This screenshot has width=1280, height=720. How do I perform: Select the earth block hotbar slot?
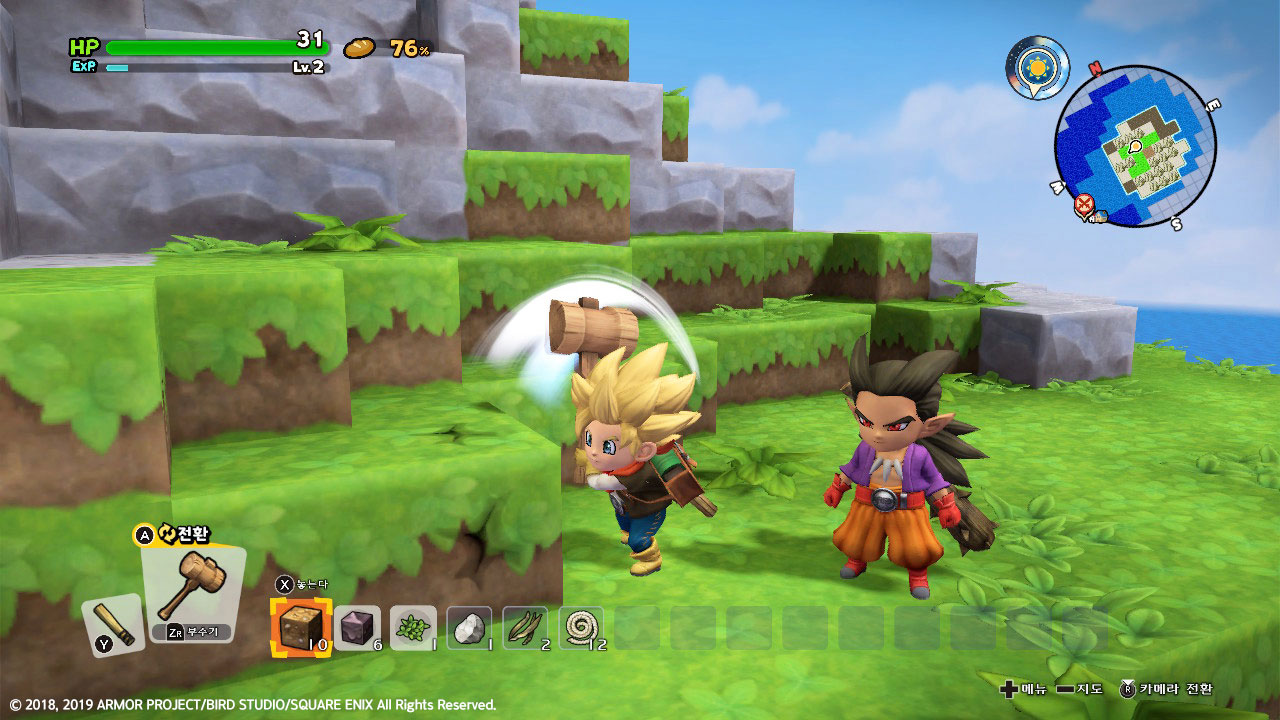click(300, 627)
